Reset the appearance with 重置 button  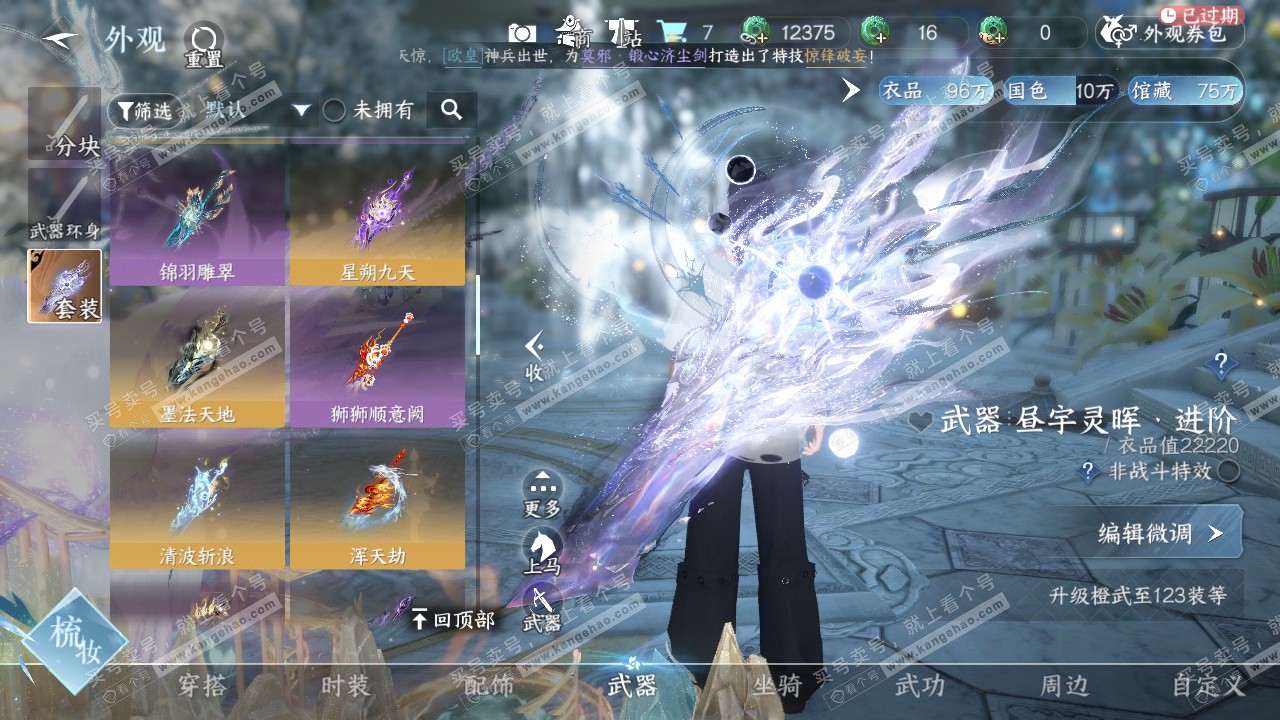pyautogui.click(x=204, y=45)
